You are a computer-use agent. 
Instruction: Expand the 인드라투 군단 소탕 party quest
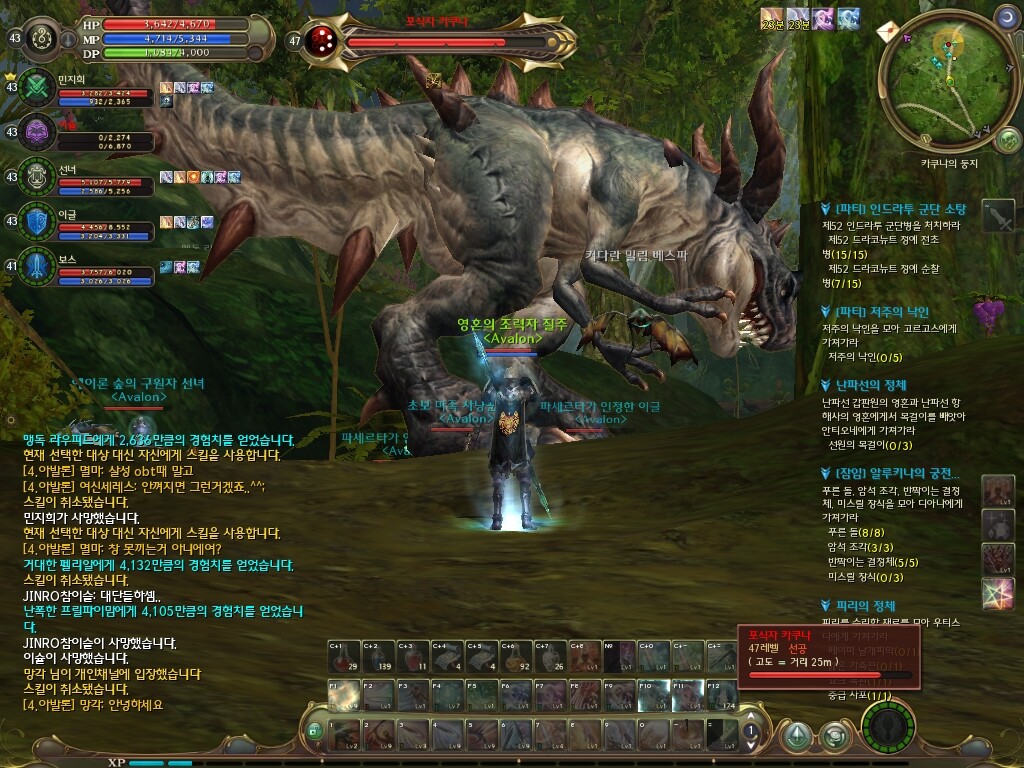(x=900, y=209)
